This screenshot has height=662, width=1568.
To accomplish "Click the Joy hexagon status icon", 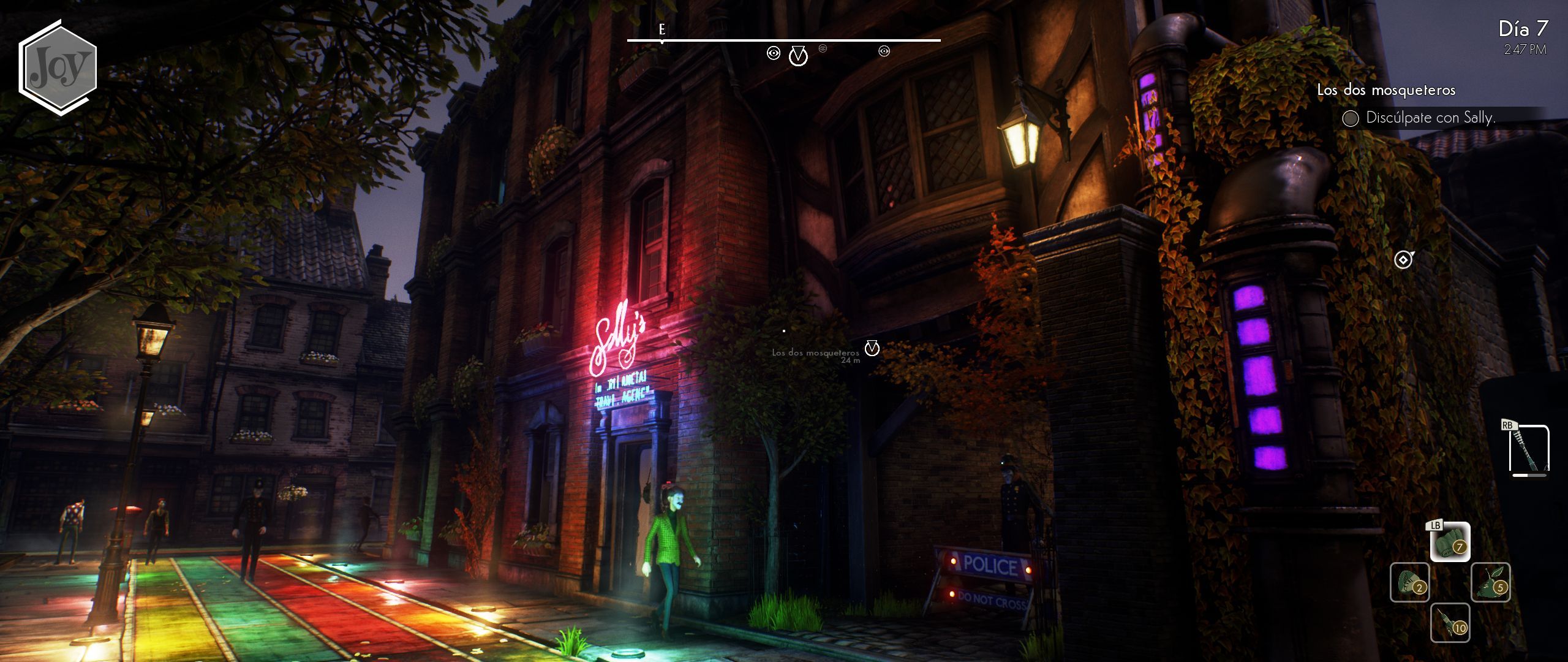I will click(x=58, y=67).
